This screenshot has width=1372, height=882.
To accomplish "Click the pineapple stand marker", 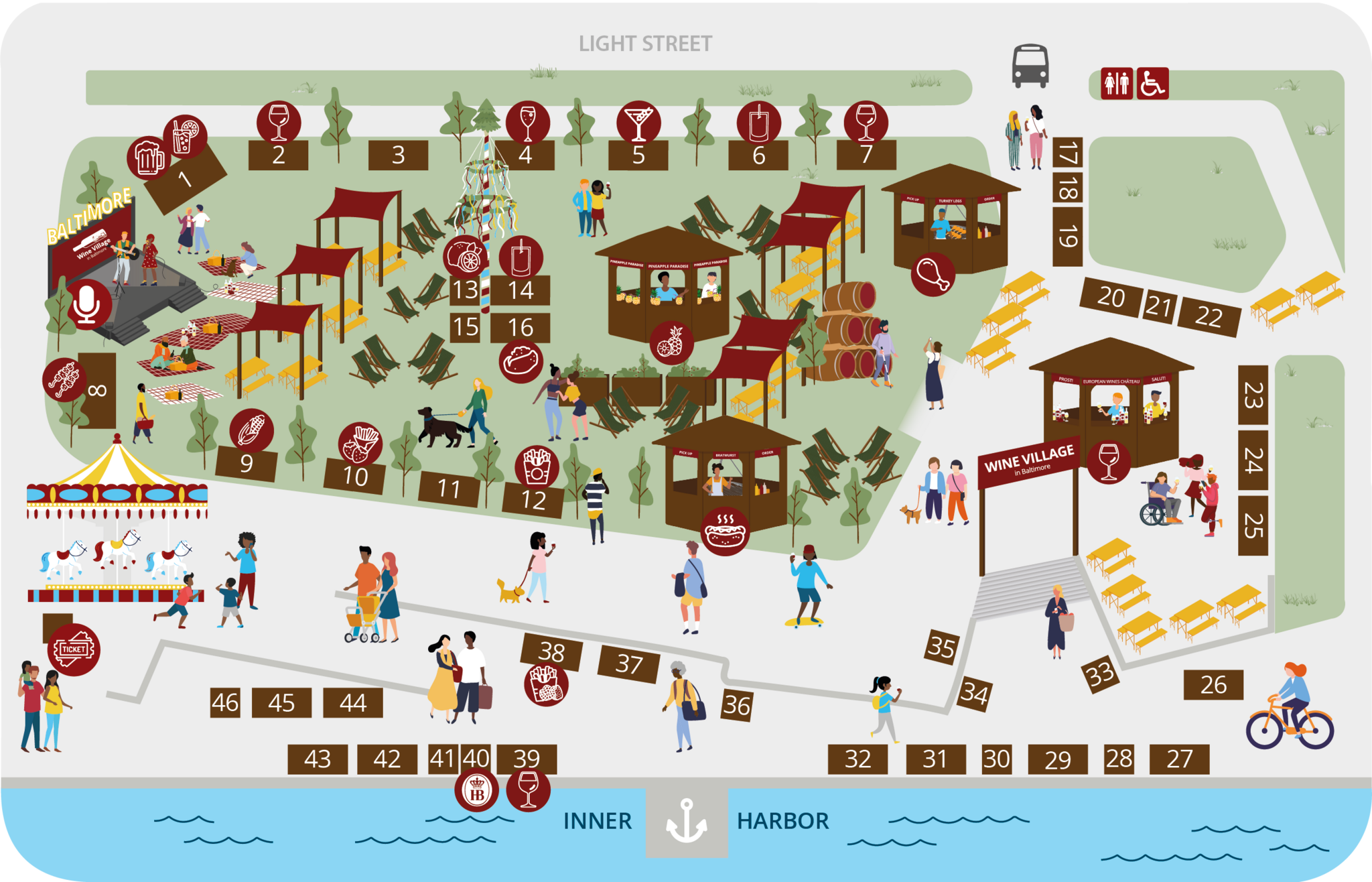I will pos(671,343).
